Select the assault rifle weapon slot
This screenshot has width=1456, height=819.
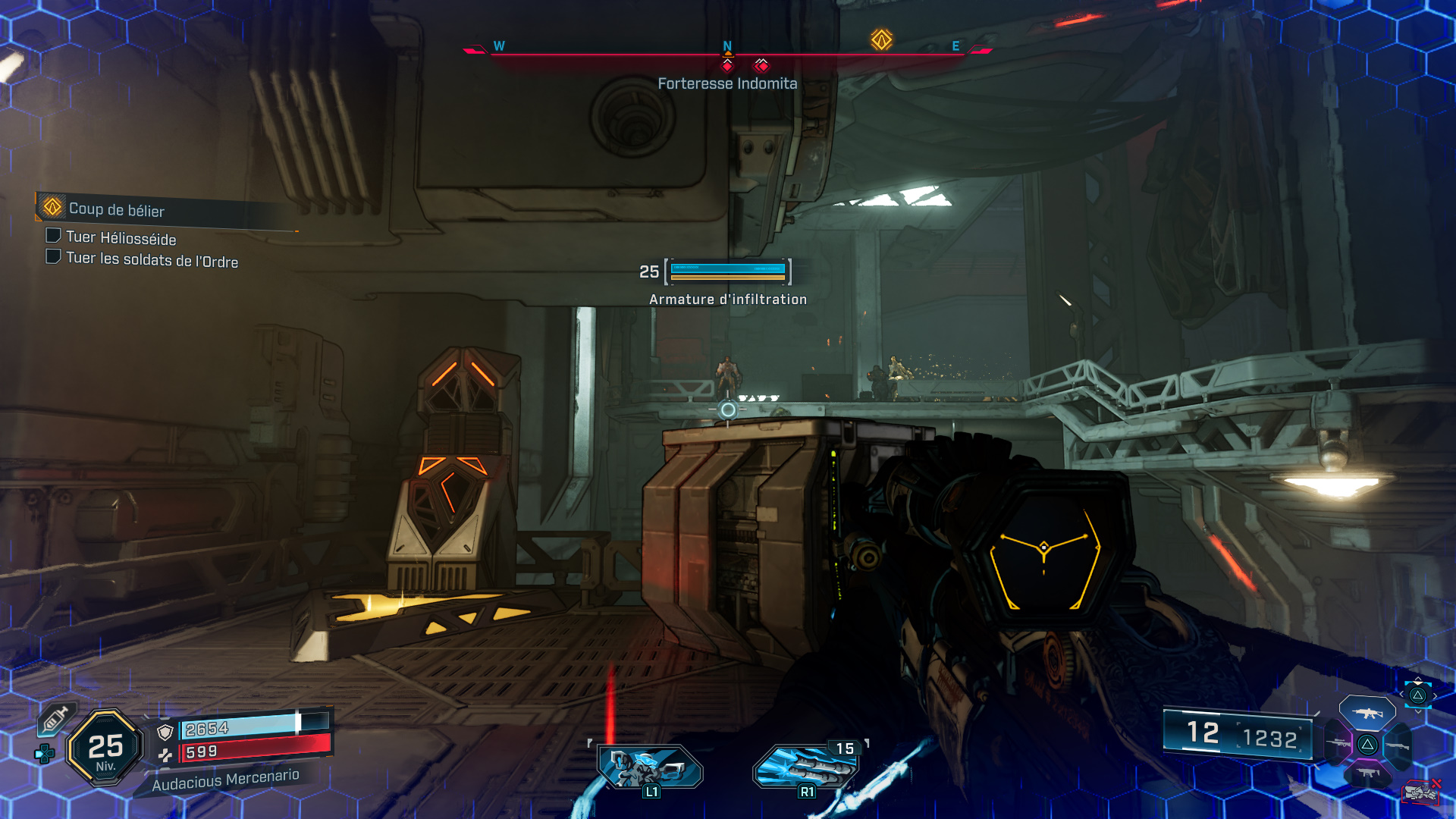click(x=1367, y=713)
